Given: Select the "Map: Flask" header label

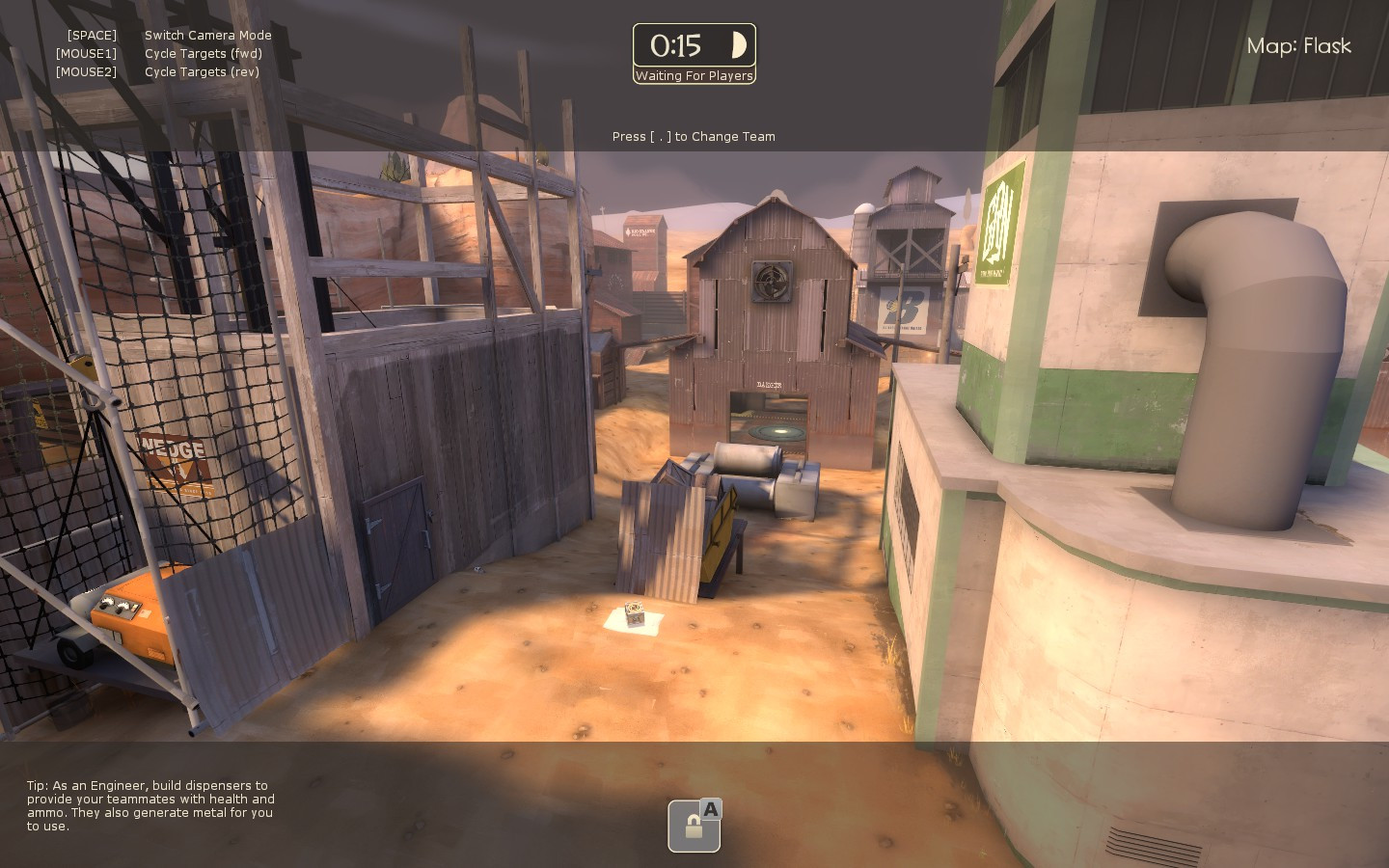Looking at the screenshot, I should [x=1299, y=45].
